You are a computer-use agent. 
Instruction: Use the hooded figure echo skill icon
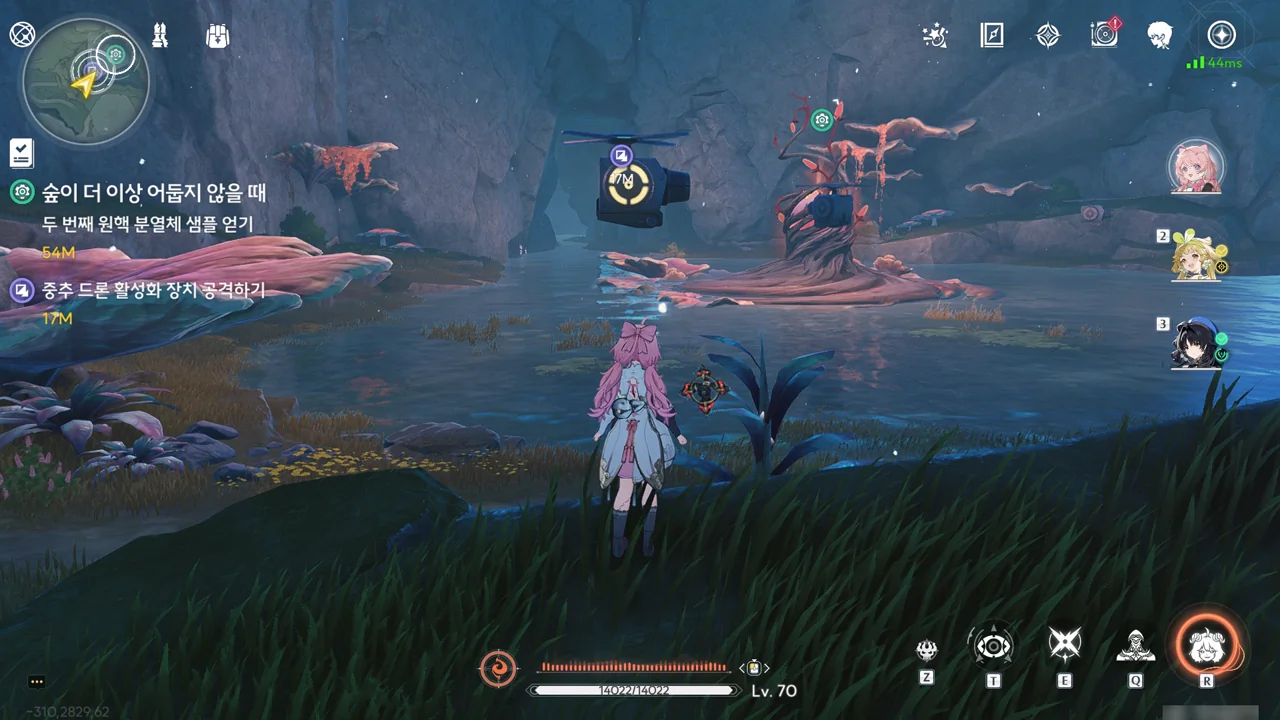1135,647
